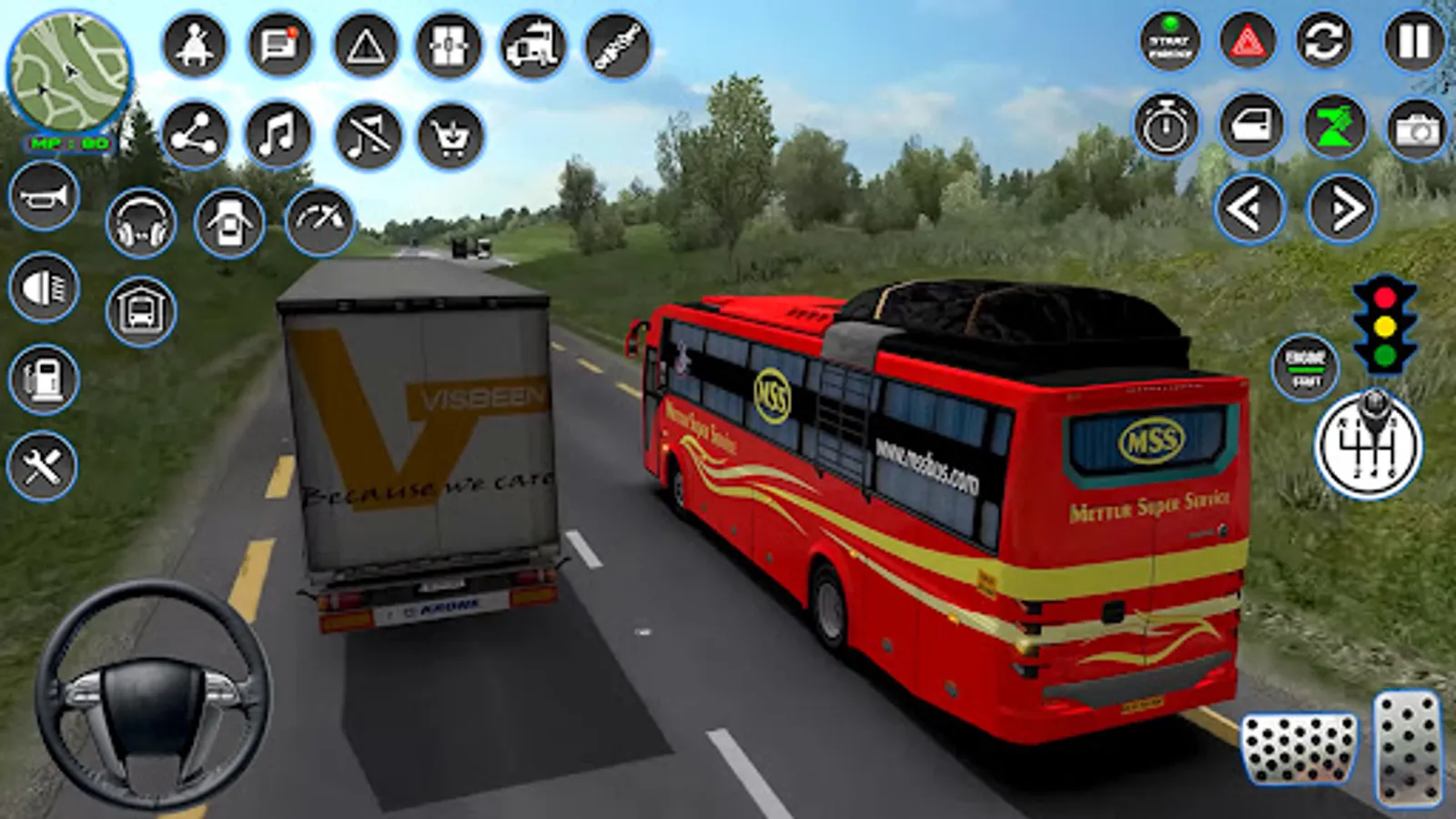Turn on the red hazard triangle

1247,42
